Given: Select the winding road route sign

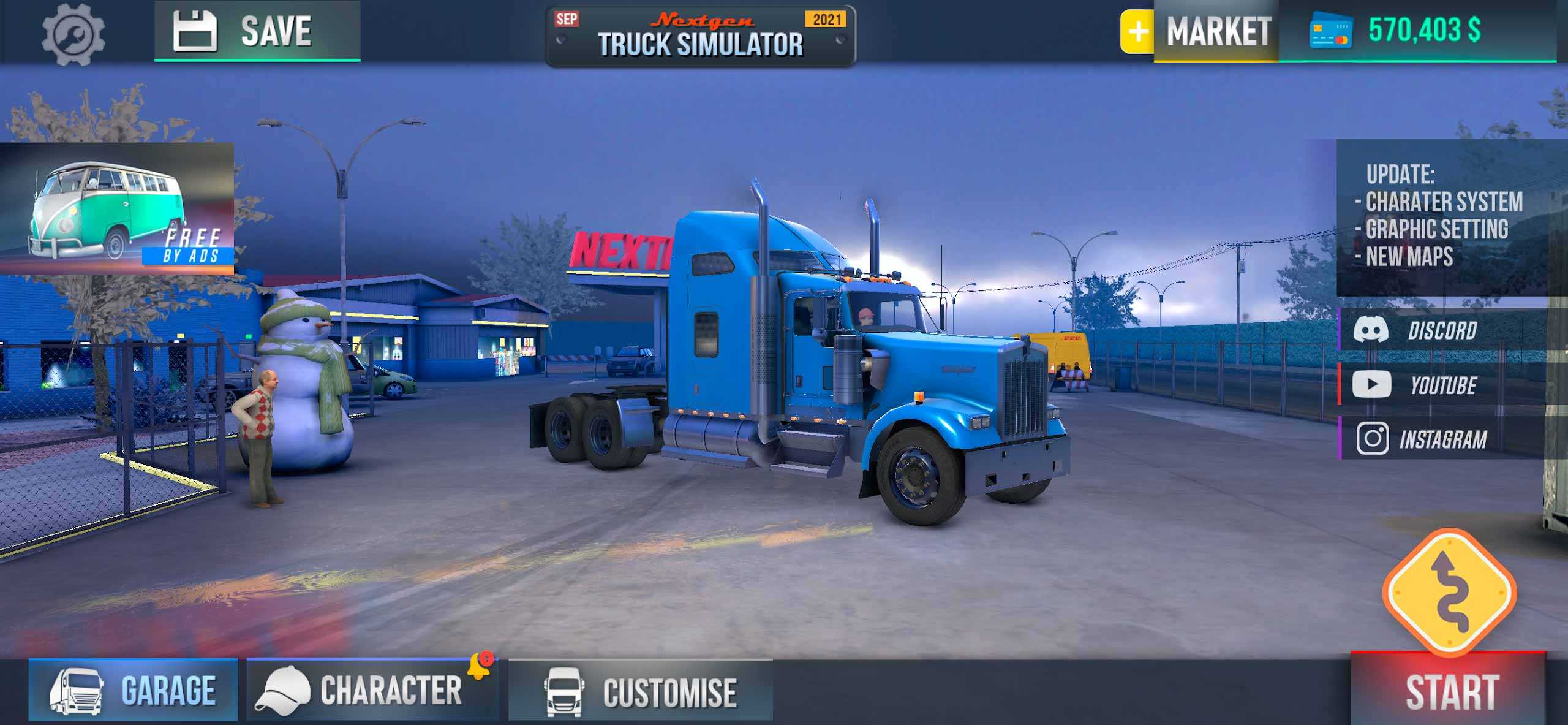Looking at the screenshot, I should point(1449,593).
